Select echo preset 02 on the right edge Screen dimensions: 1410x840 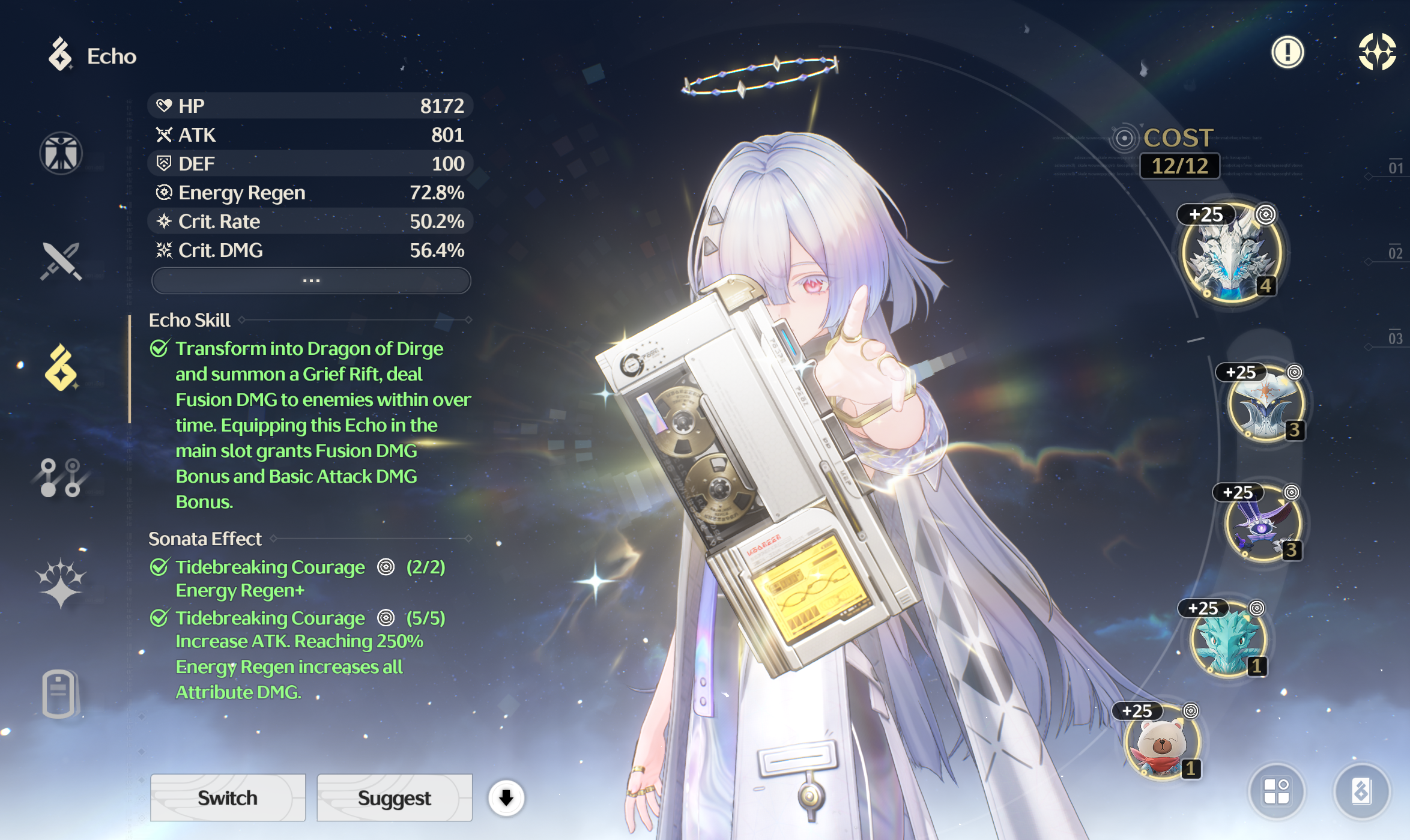click(1395, 253)
